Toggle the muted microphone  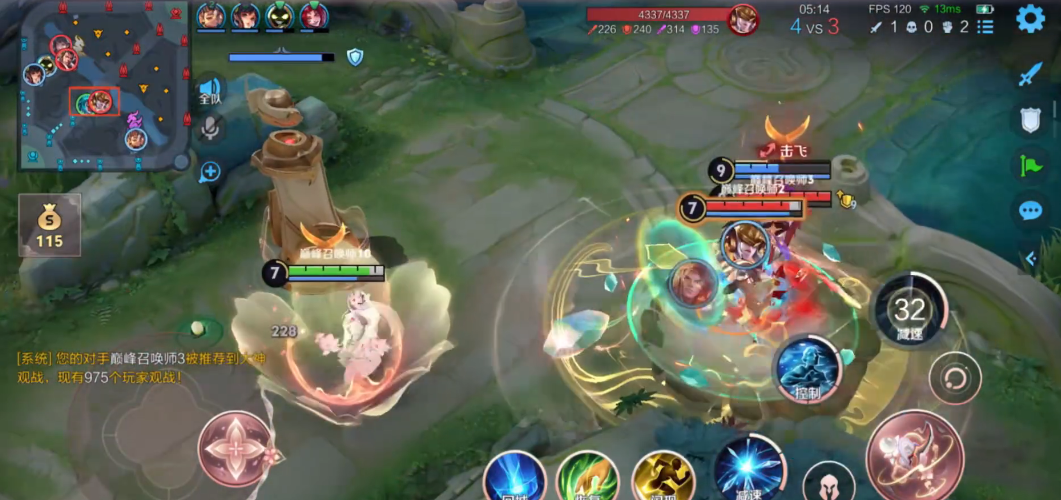(x=210, y=128)
